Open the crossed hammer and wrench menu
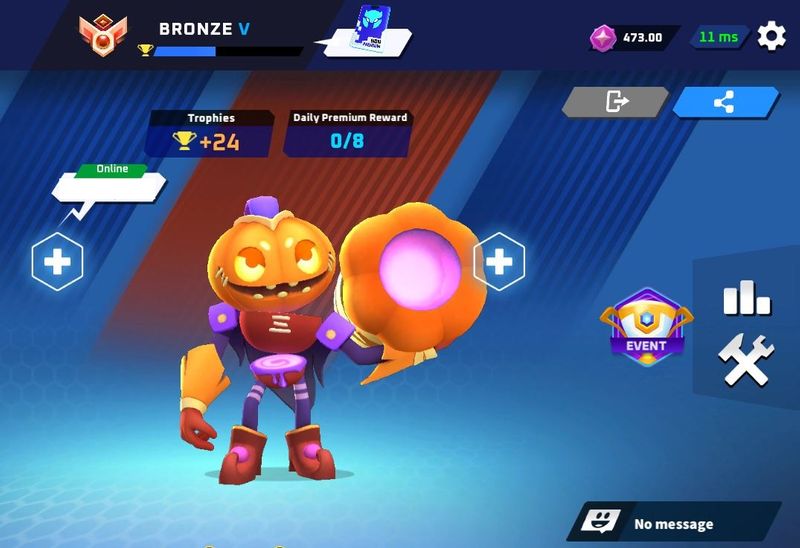The width and height of the screenshot is (800, 548). coord(746,360)
